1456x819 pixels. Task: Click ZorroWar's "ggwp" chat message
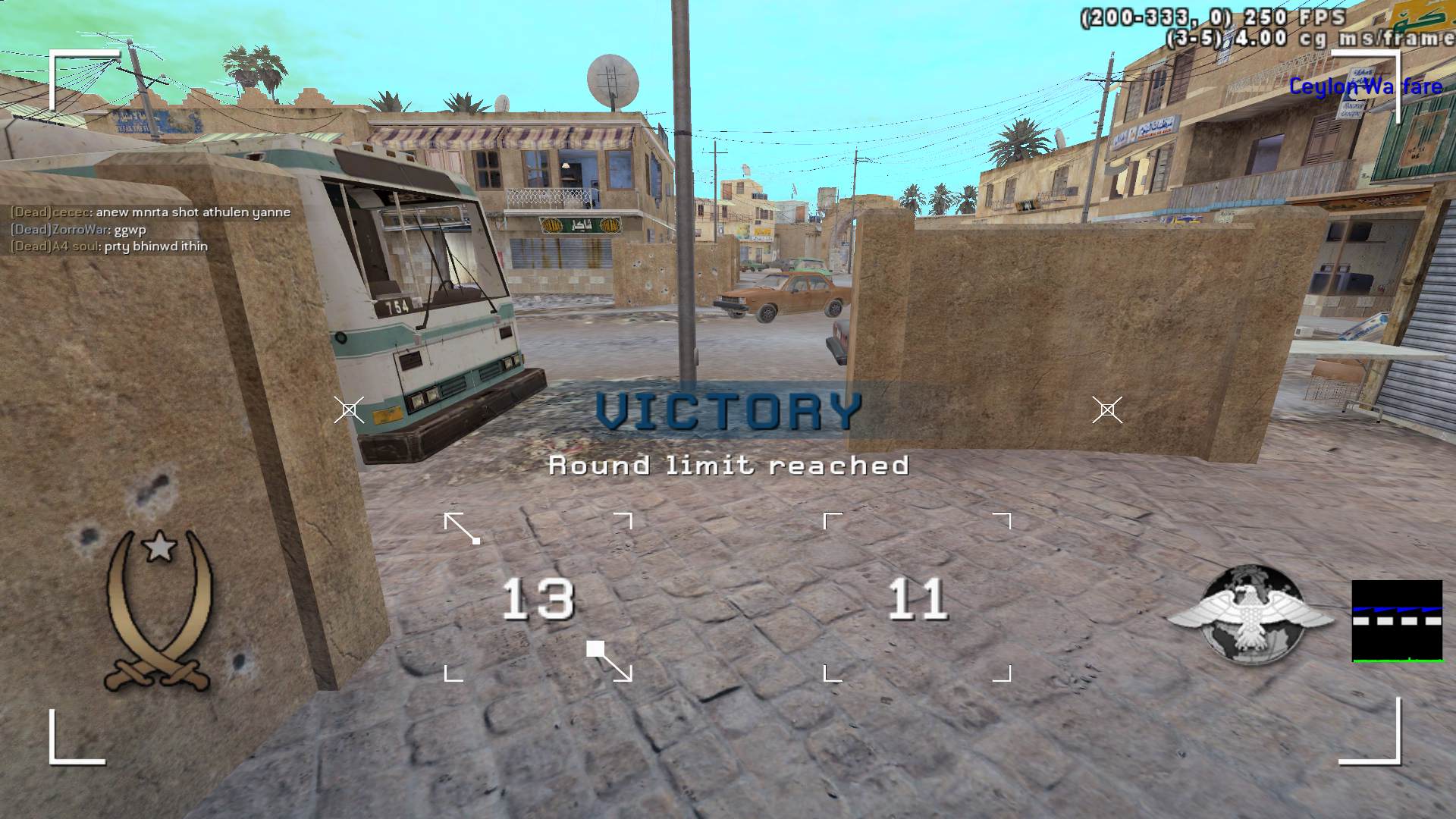(x=78, y=229)
